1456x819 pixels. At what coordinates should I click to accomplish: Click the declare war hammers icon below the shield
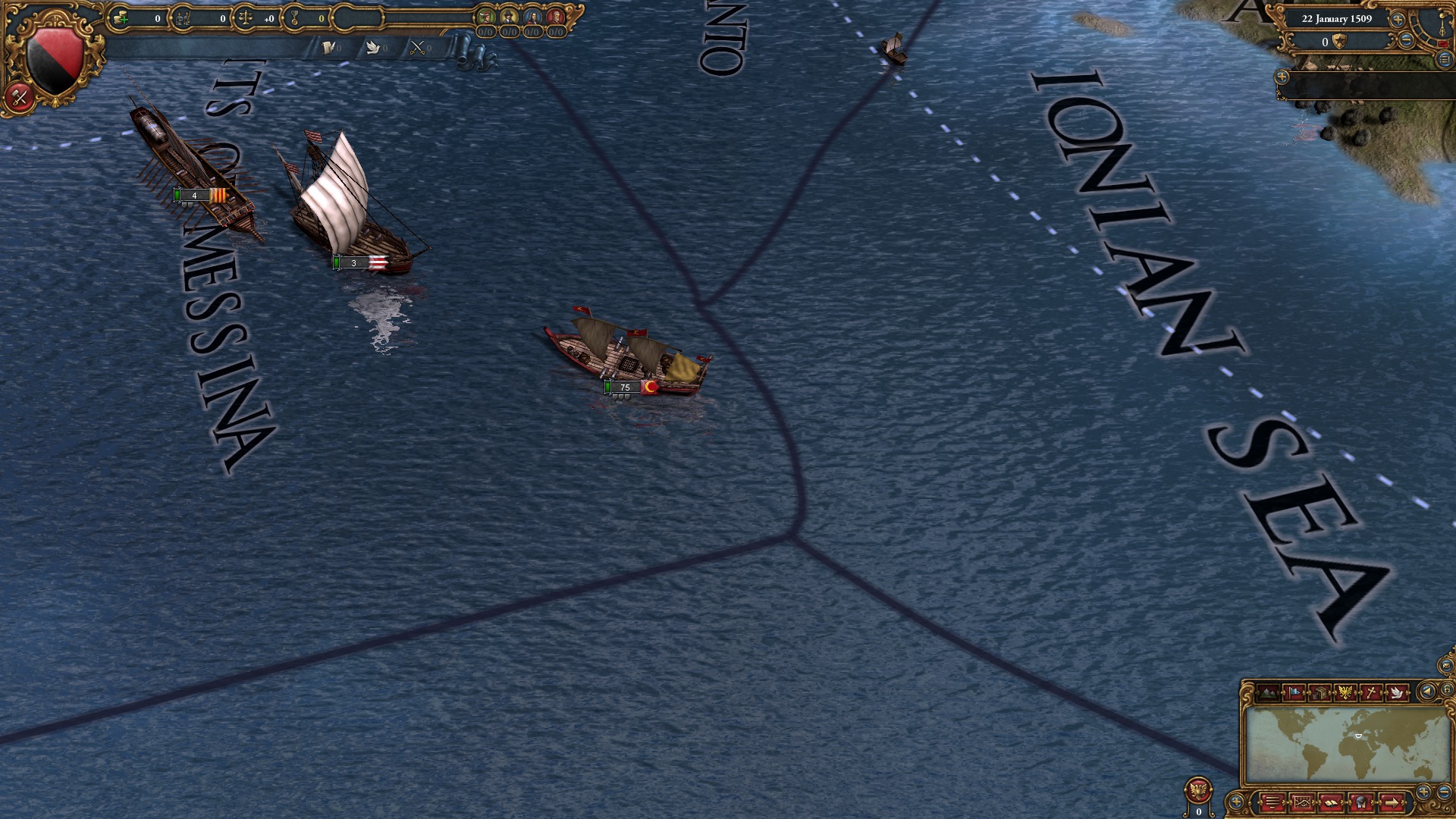point(20,97)
